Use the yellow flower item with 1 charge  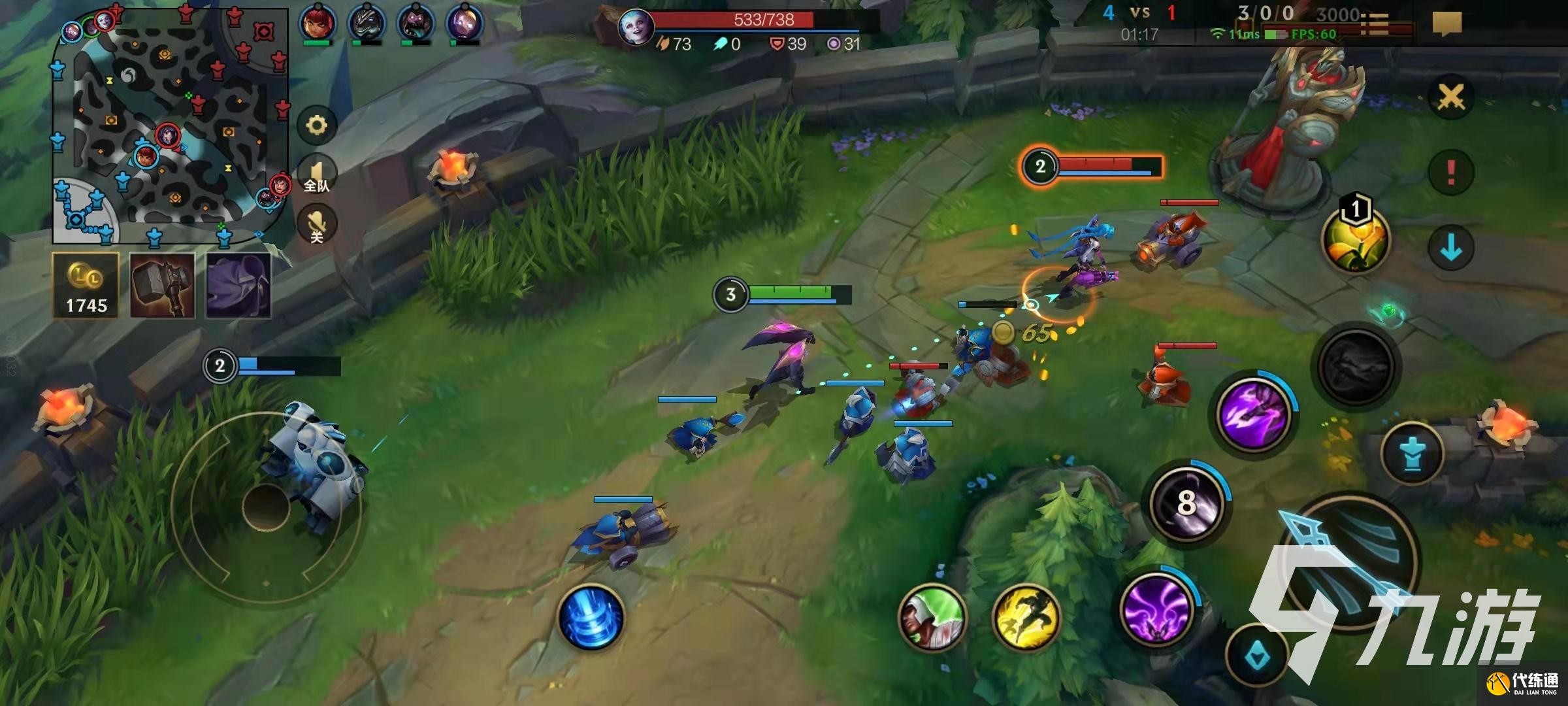pos(1355,239)
